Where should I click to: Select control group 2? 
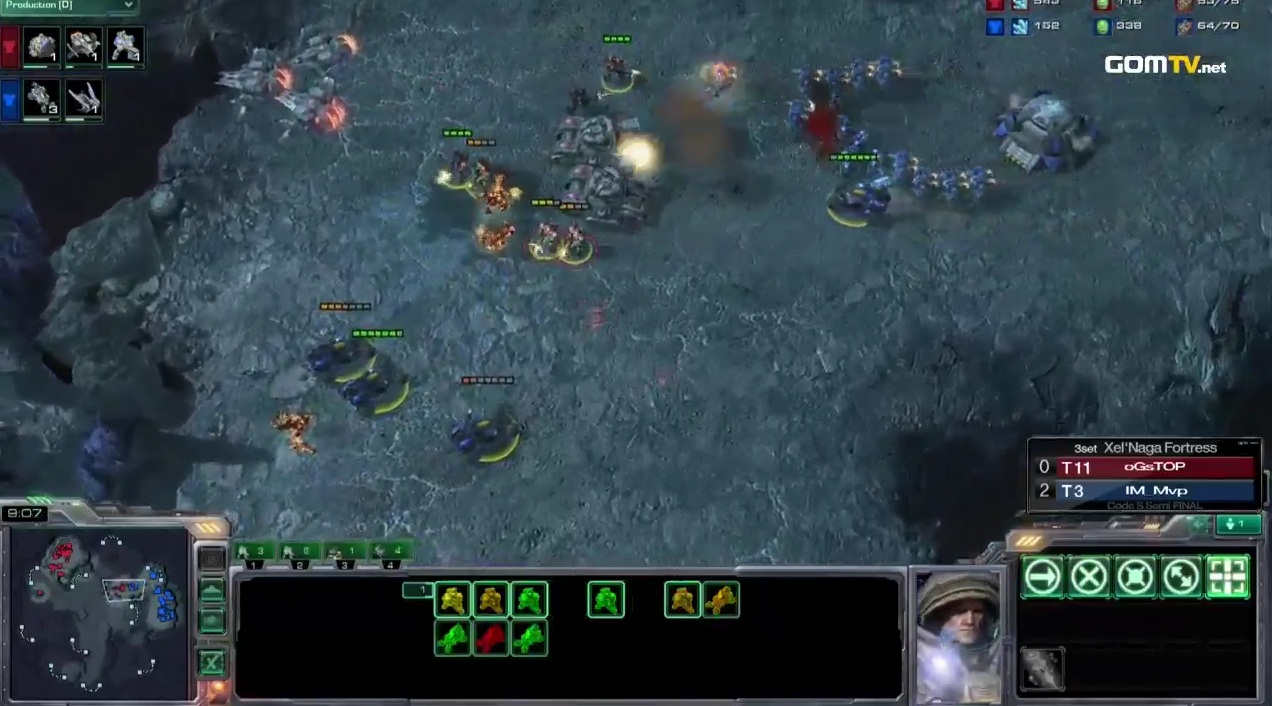[x=299, y=551]
